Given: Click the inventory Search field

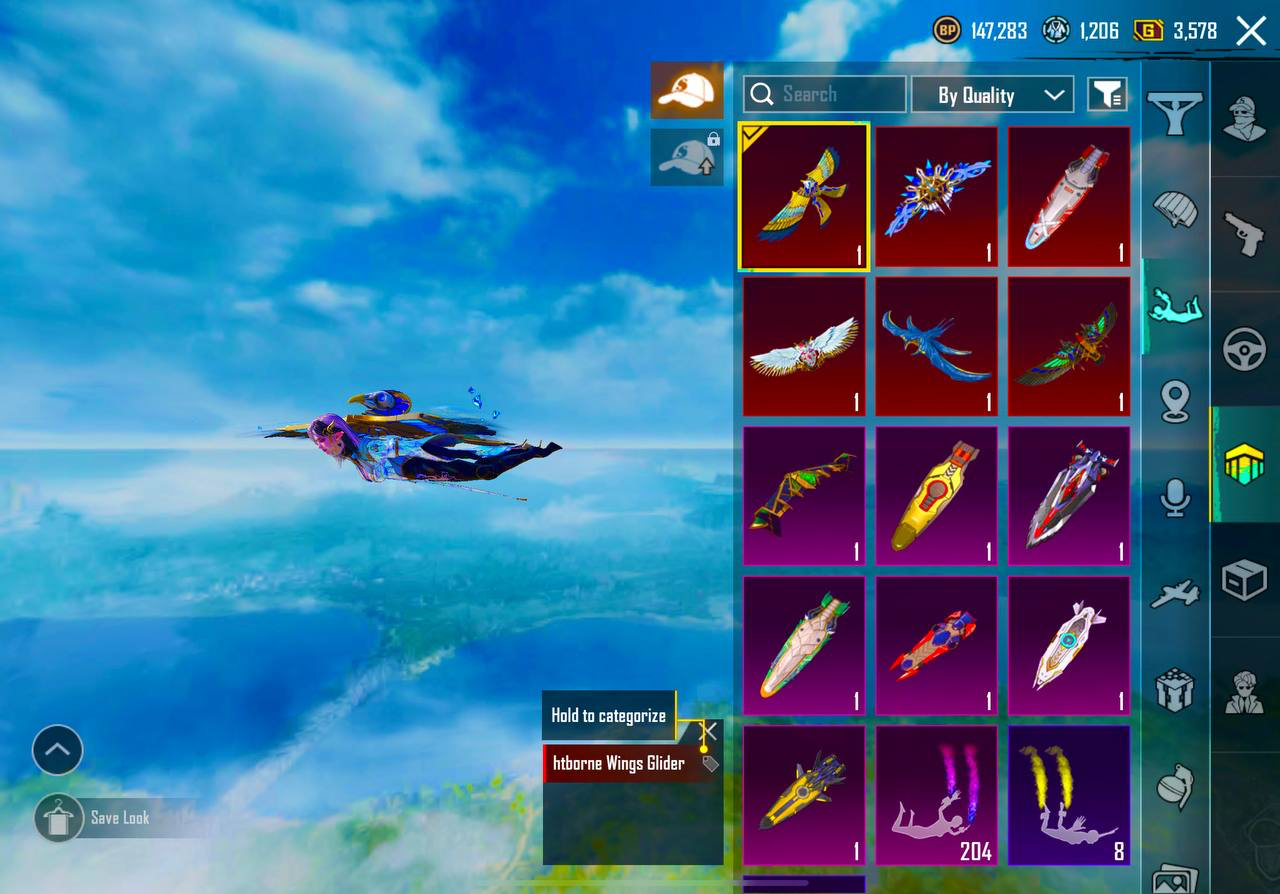Looking at the screenshot, I should pos(825,94).
